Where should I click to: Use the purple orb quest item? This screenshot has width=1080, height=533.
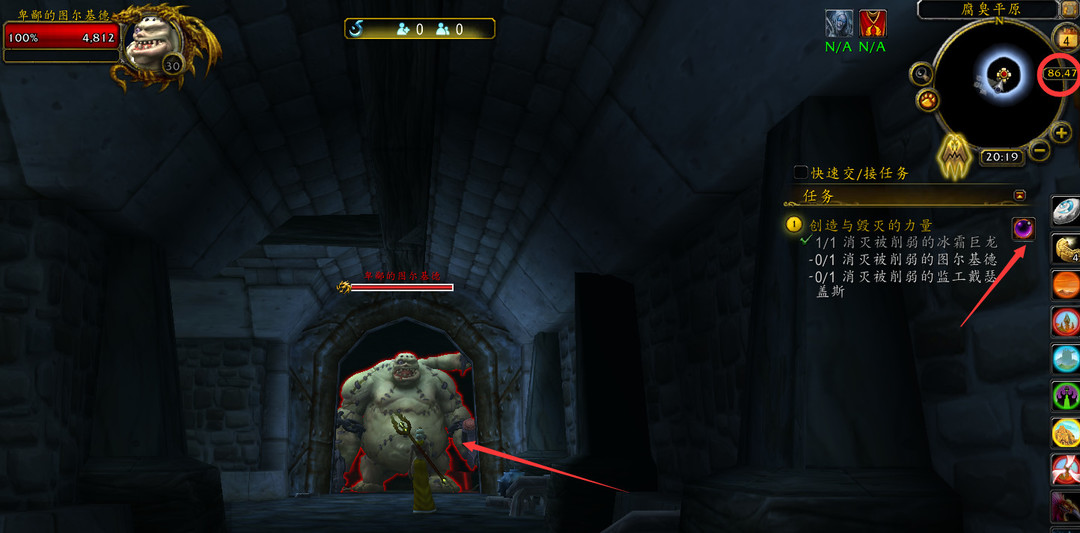point(1023,229)
